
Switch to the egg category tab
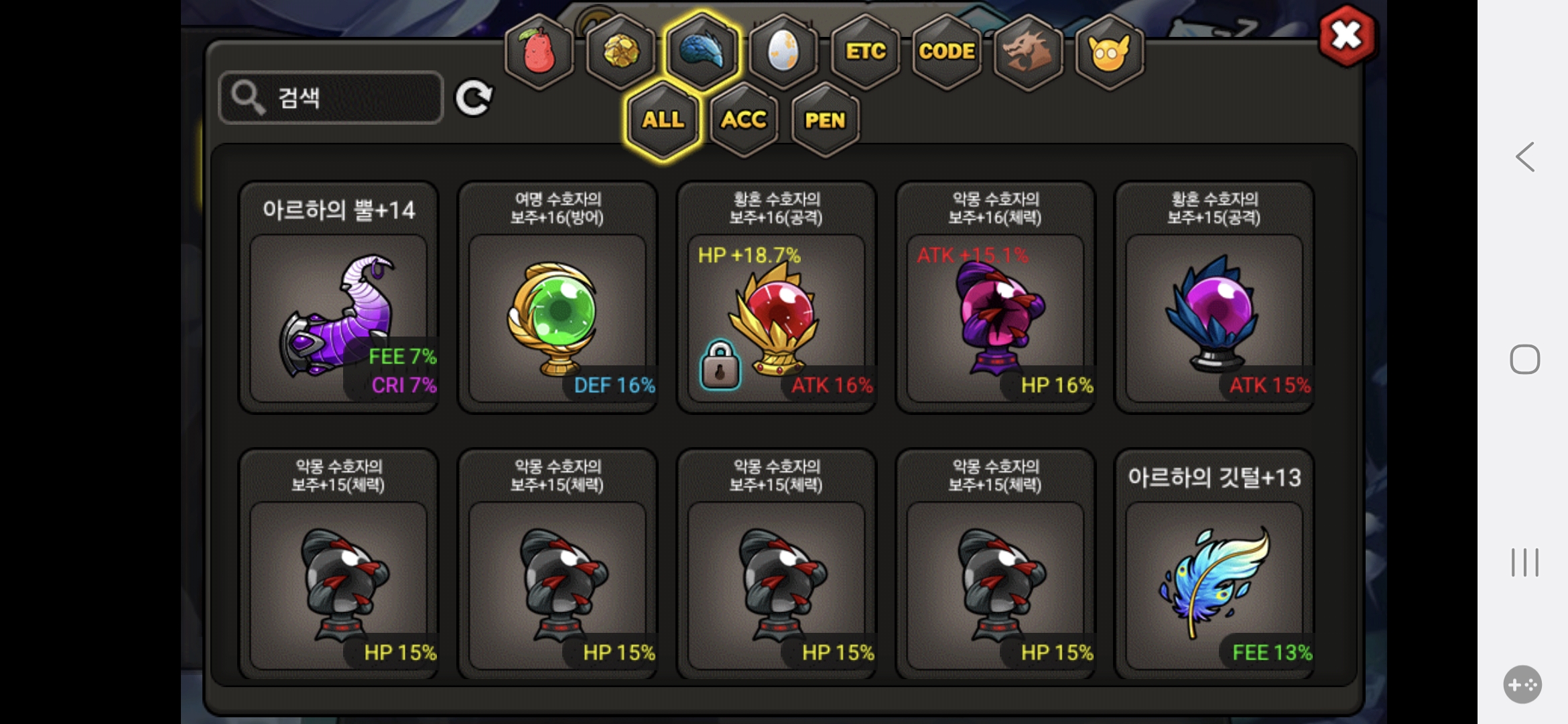783,52
